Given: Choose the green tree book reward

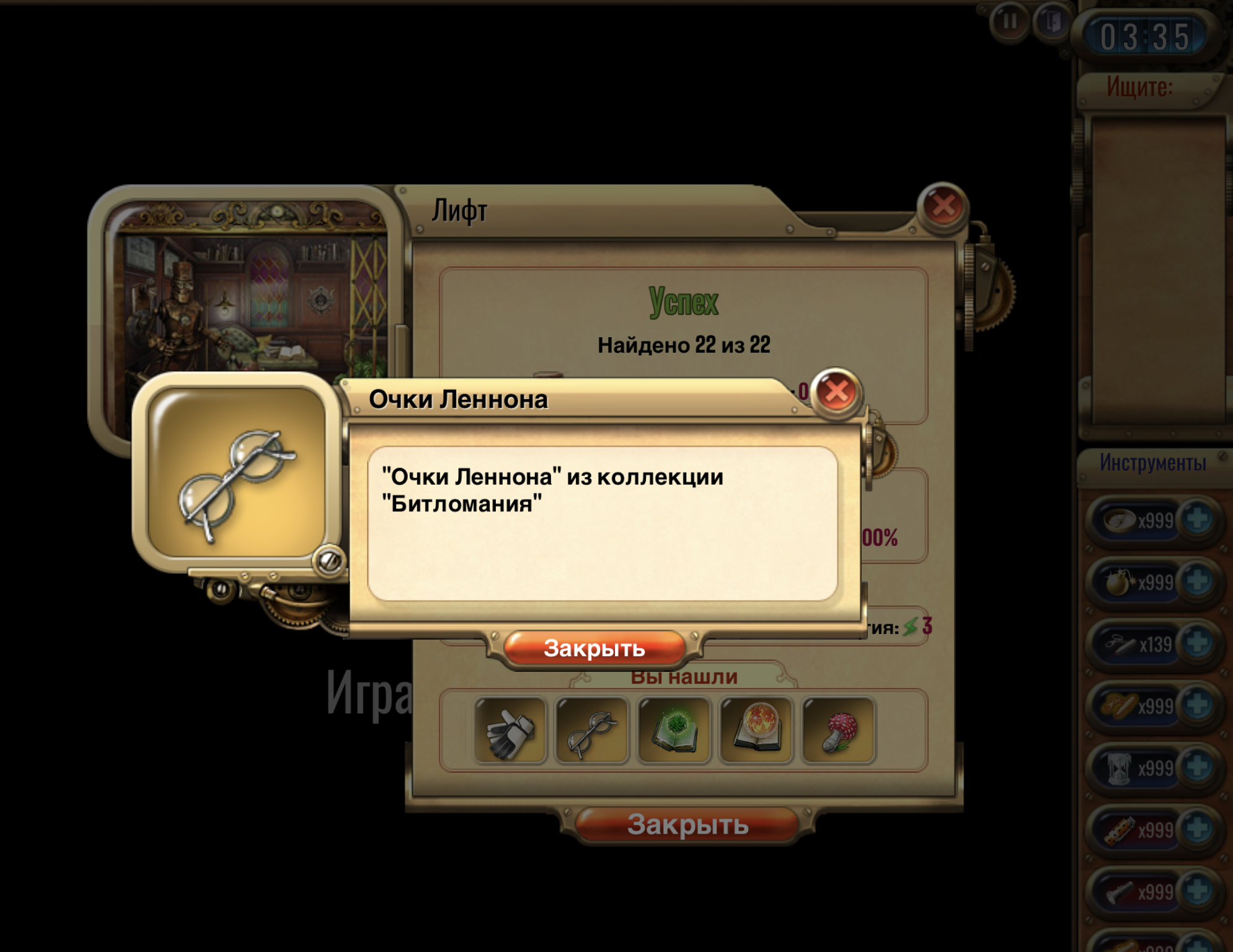Looking at the screenshot, I should [674, 730].
